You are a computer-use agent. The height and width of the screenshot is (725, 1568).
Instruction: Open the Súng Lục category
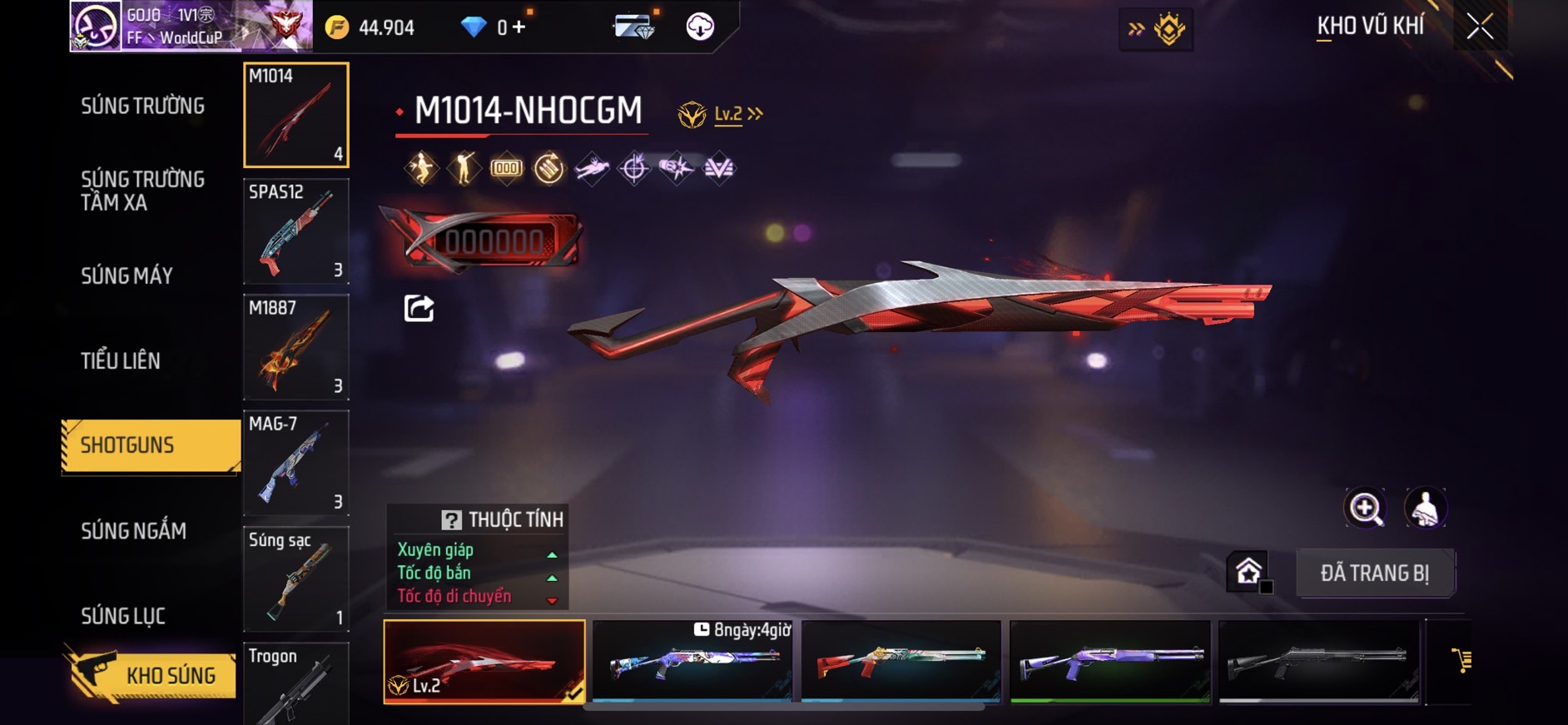pyautogui.click(x=123, y=616)
